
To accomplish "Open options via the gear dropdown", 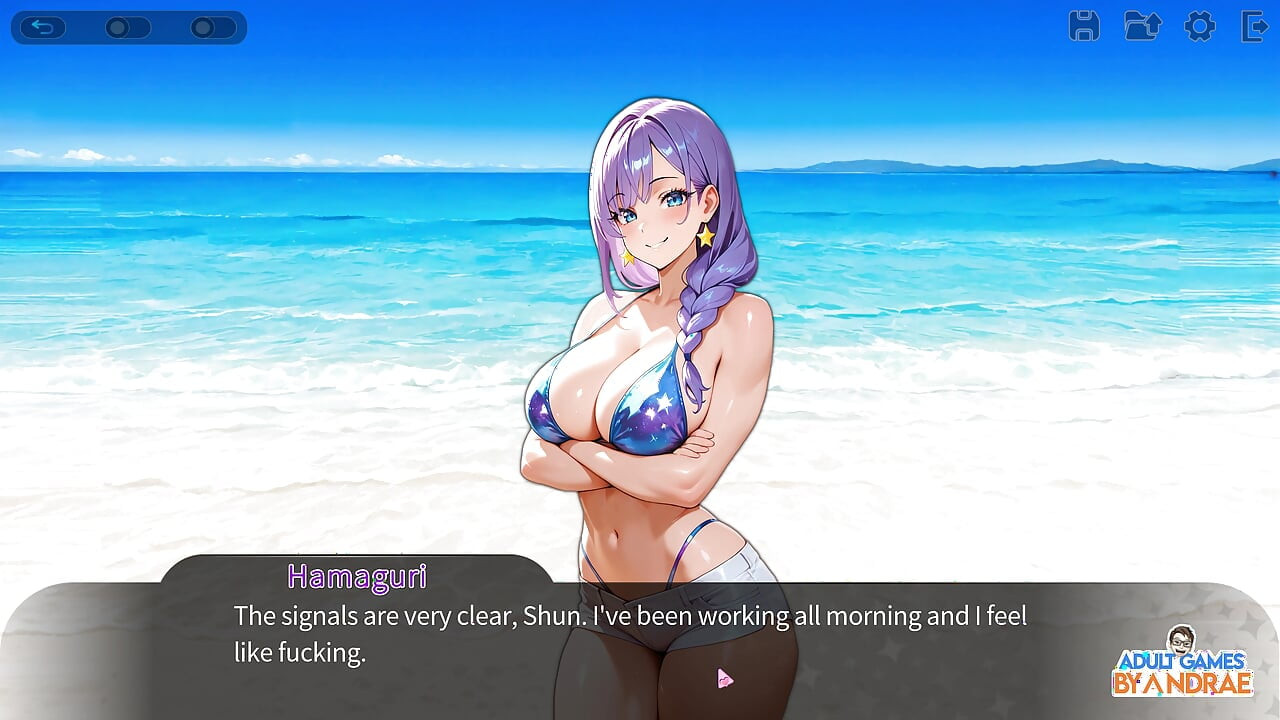I will (1199, 27).
